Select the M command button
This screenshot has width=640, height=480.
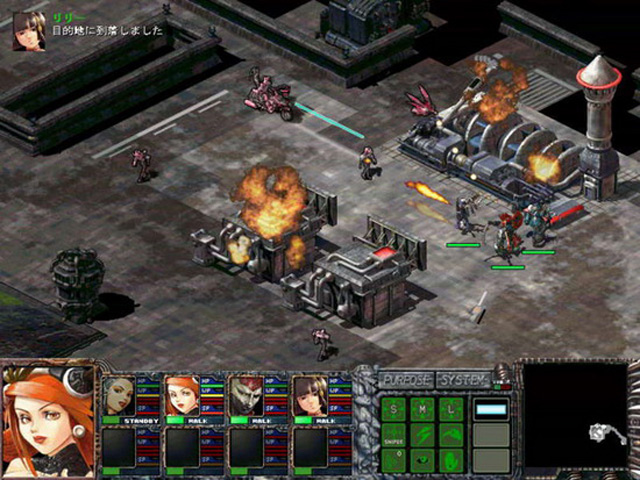[x=423, y=408]
